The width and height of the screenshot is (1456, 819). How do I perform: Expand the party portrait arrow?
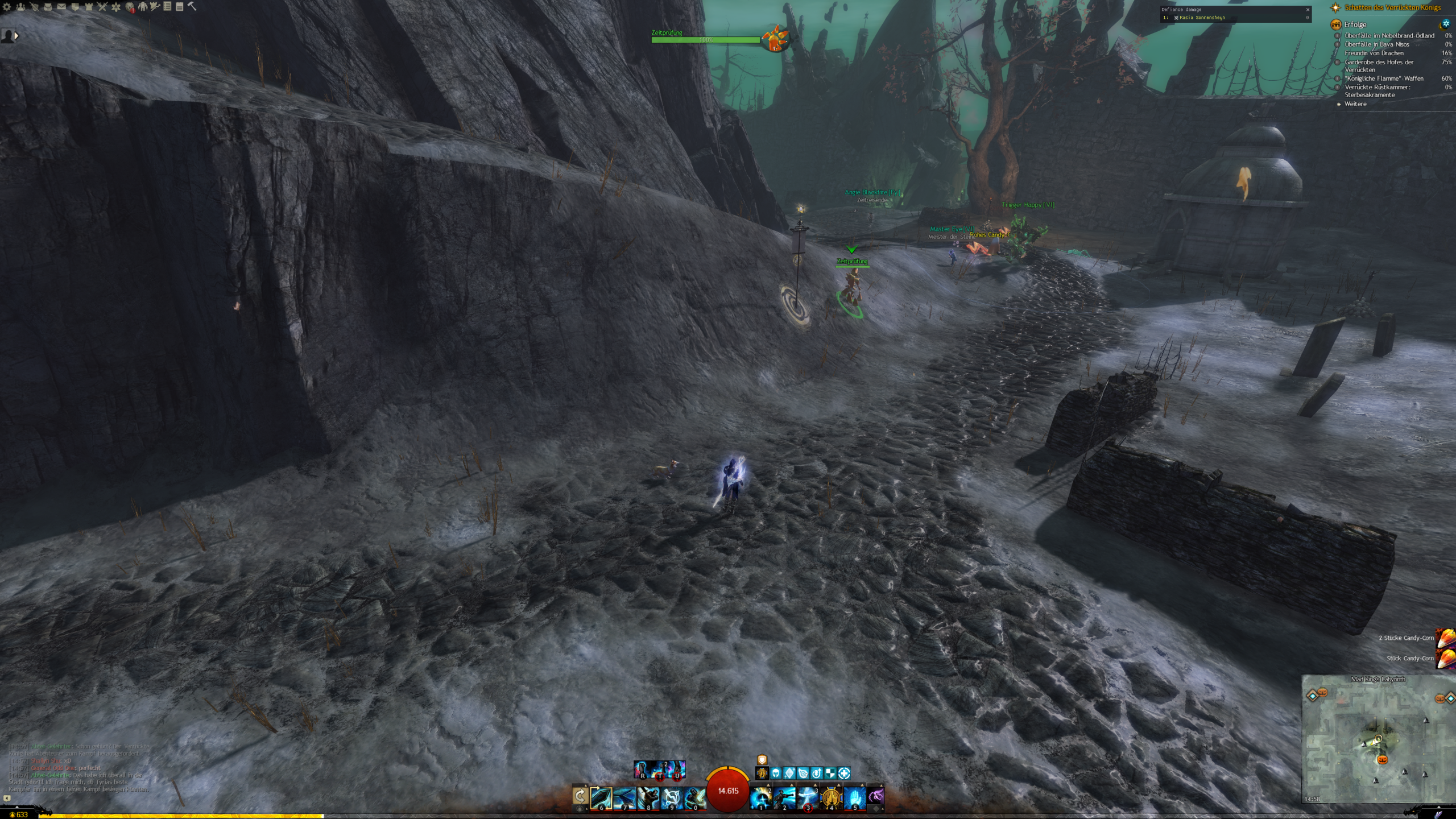click(16, 36)
